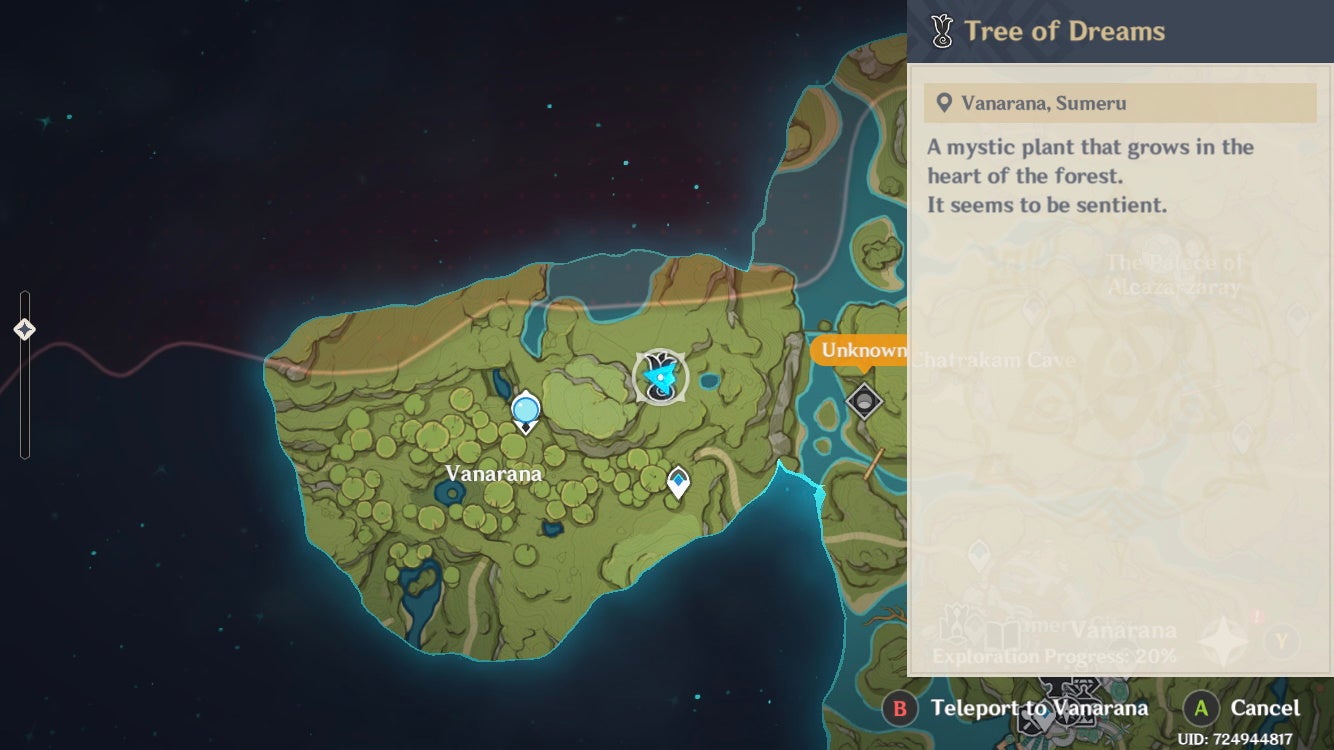This screenshot has width=1334, height=750.
Task: Click the diamond icon atop the left zoom slider
Action: click(24, 327)
